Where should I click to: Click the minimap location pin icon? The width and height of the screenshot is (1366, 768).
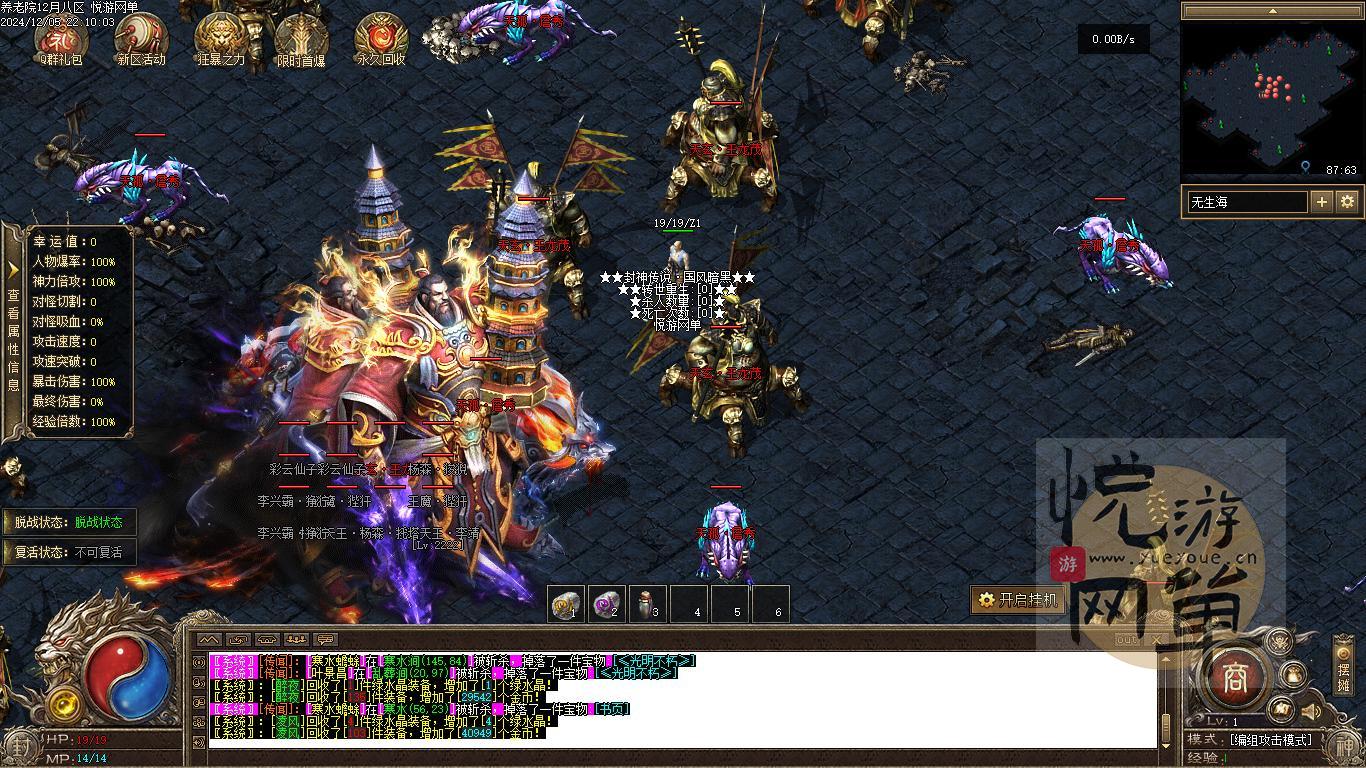pyautogui.click(x=1305, y=169)
